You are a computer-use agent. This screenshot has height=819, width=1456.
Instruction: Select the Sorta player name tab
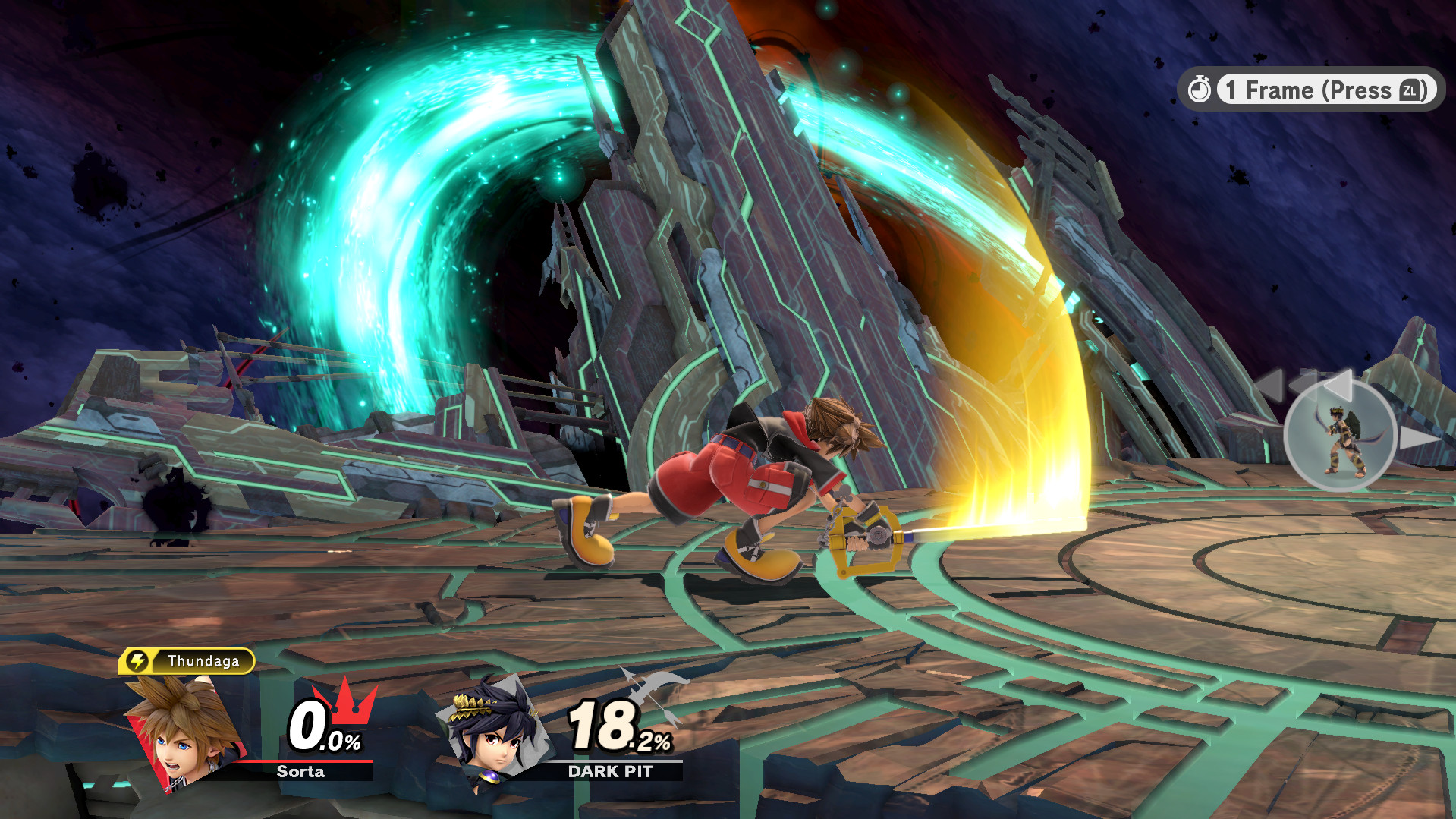pyautogui.click(x=300, y=772)
